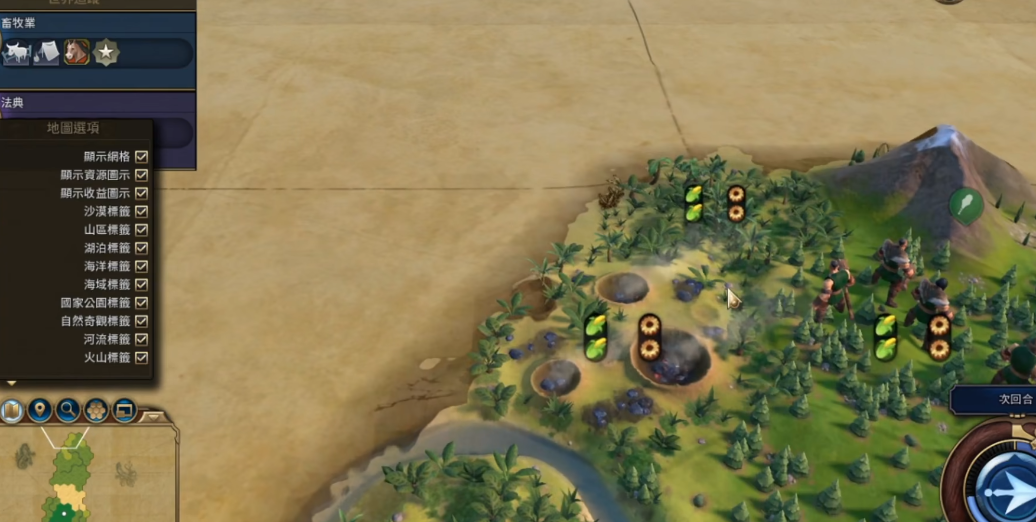Toggle 顯示收益圖示 yield icons checkbox
Viewport: 1036px width, 522px height.
pos(141,193)
